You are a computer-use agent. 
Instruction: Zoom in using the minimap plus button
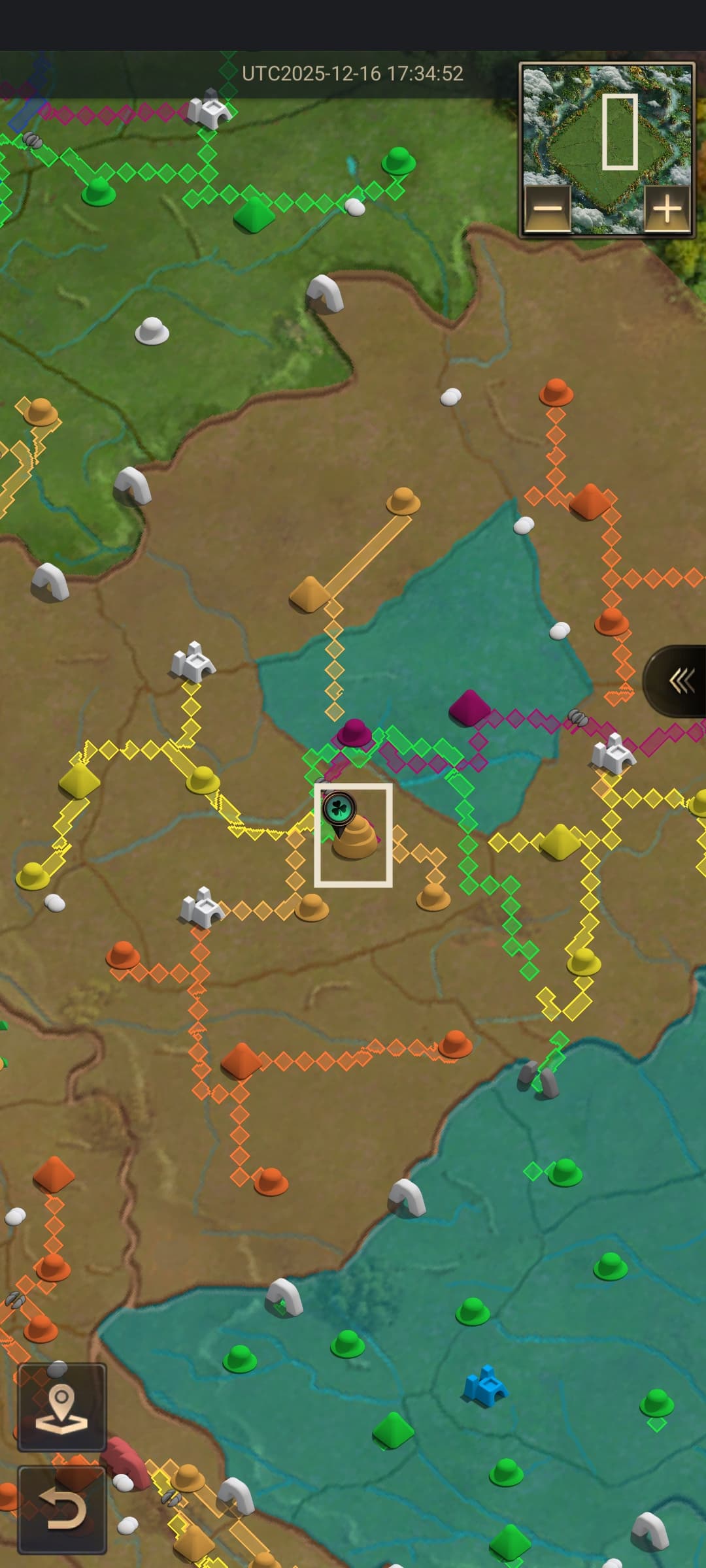(x=667, y=209)
